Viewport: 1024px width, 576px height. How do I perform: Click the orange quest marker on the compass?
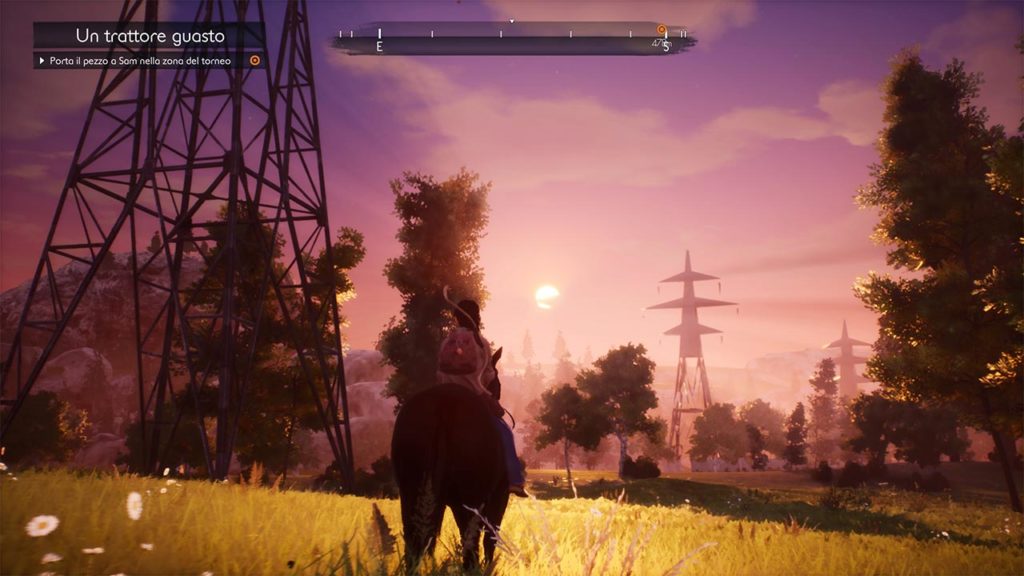point(661,30)
